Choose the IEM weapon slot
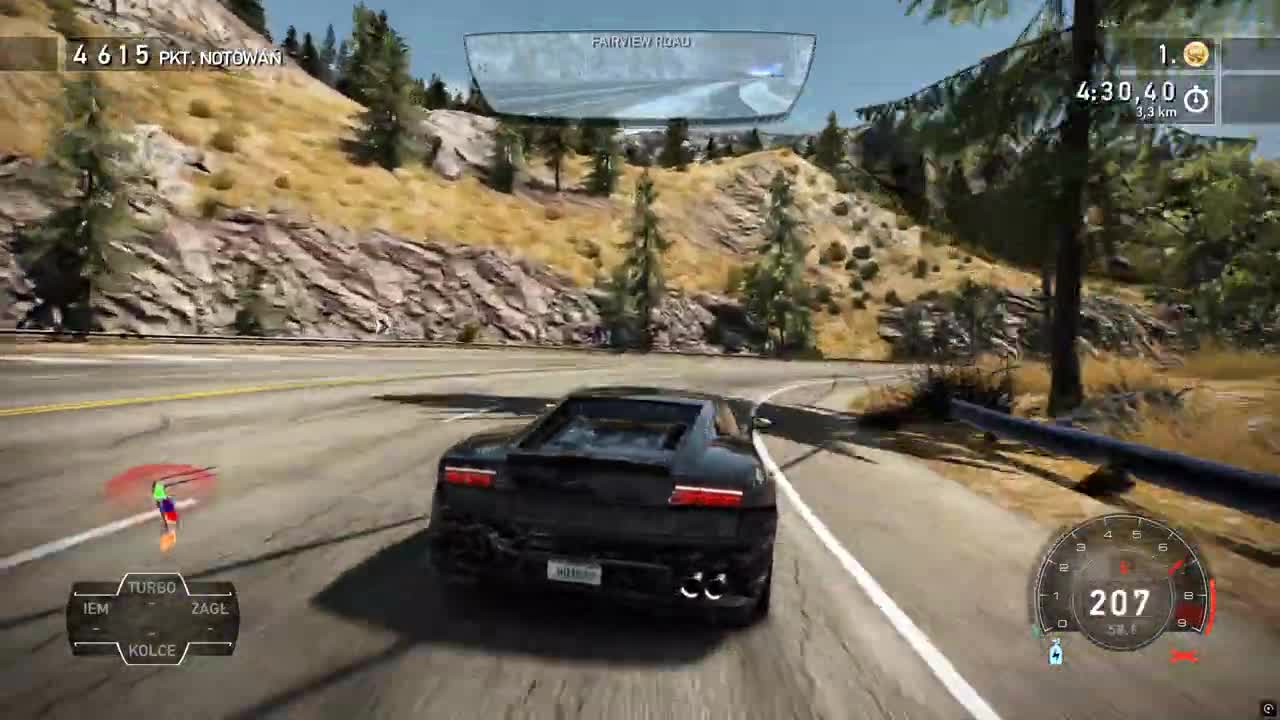Screen dimensions: 1280x720 point(96,608)
